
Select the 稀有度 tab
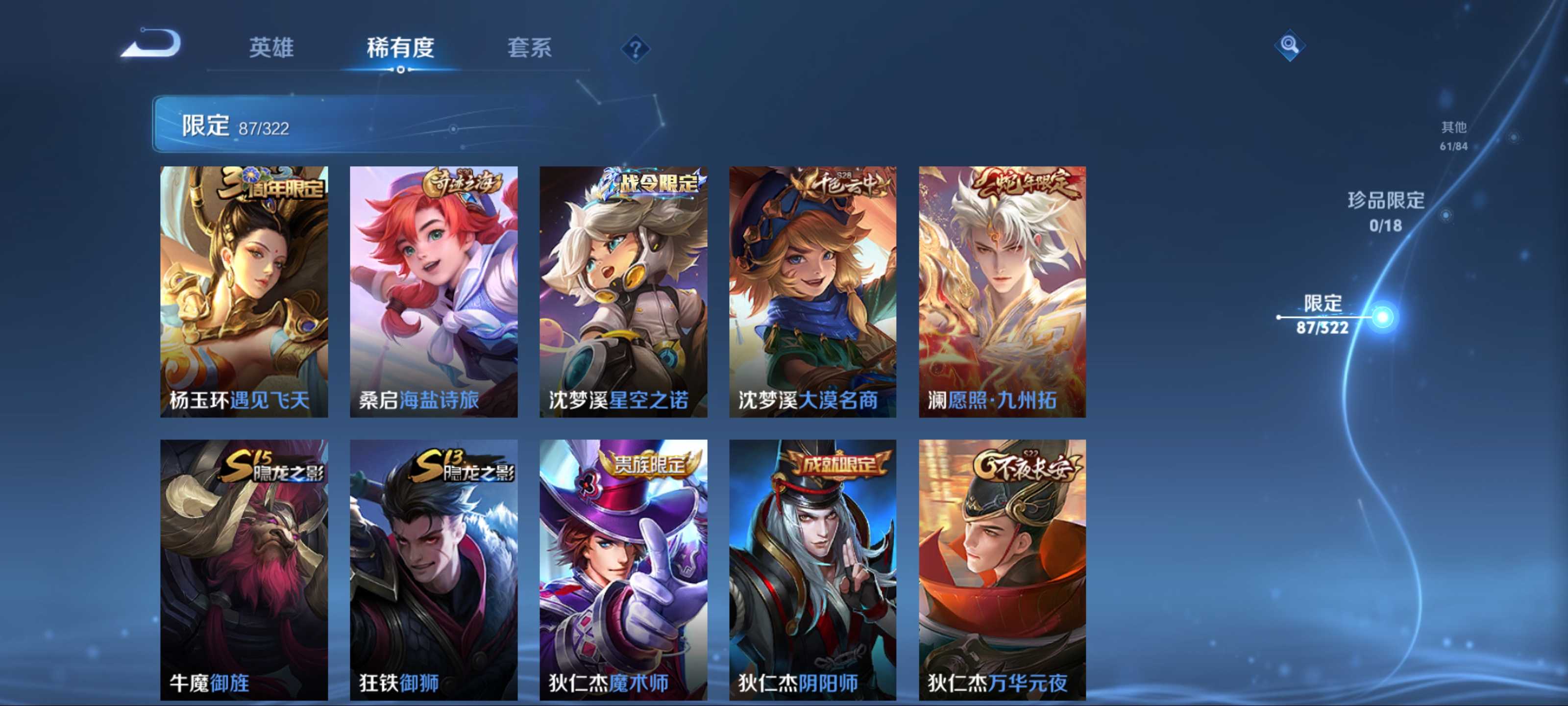(400, 48)
